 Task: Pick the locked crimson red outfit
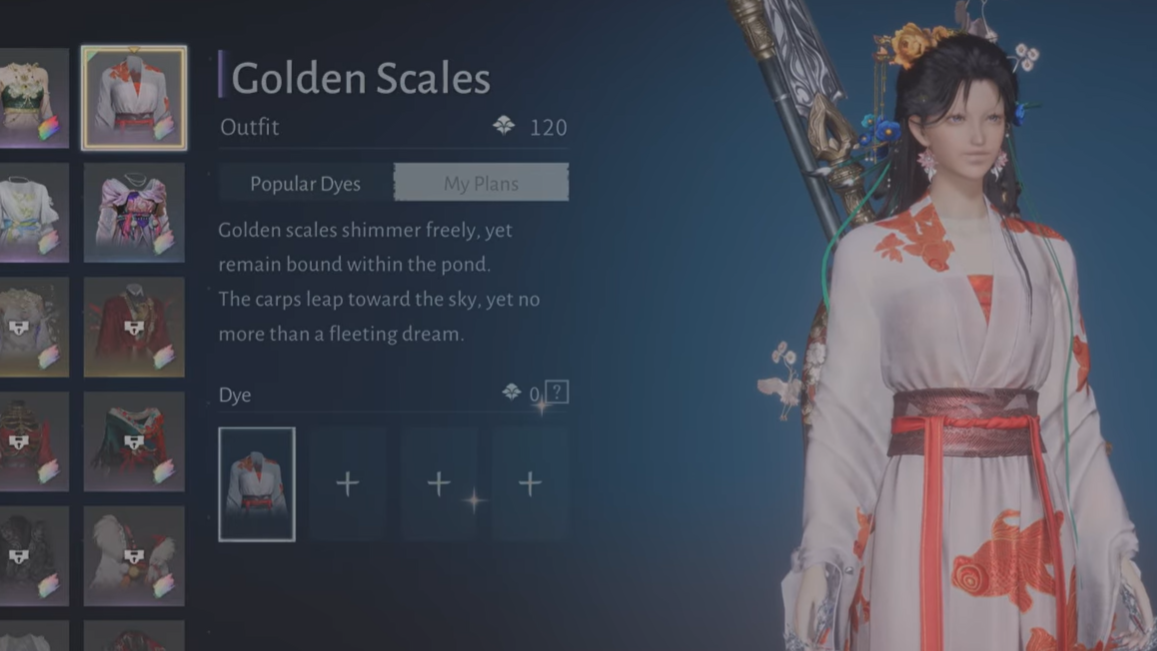134,327
